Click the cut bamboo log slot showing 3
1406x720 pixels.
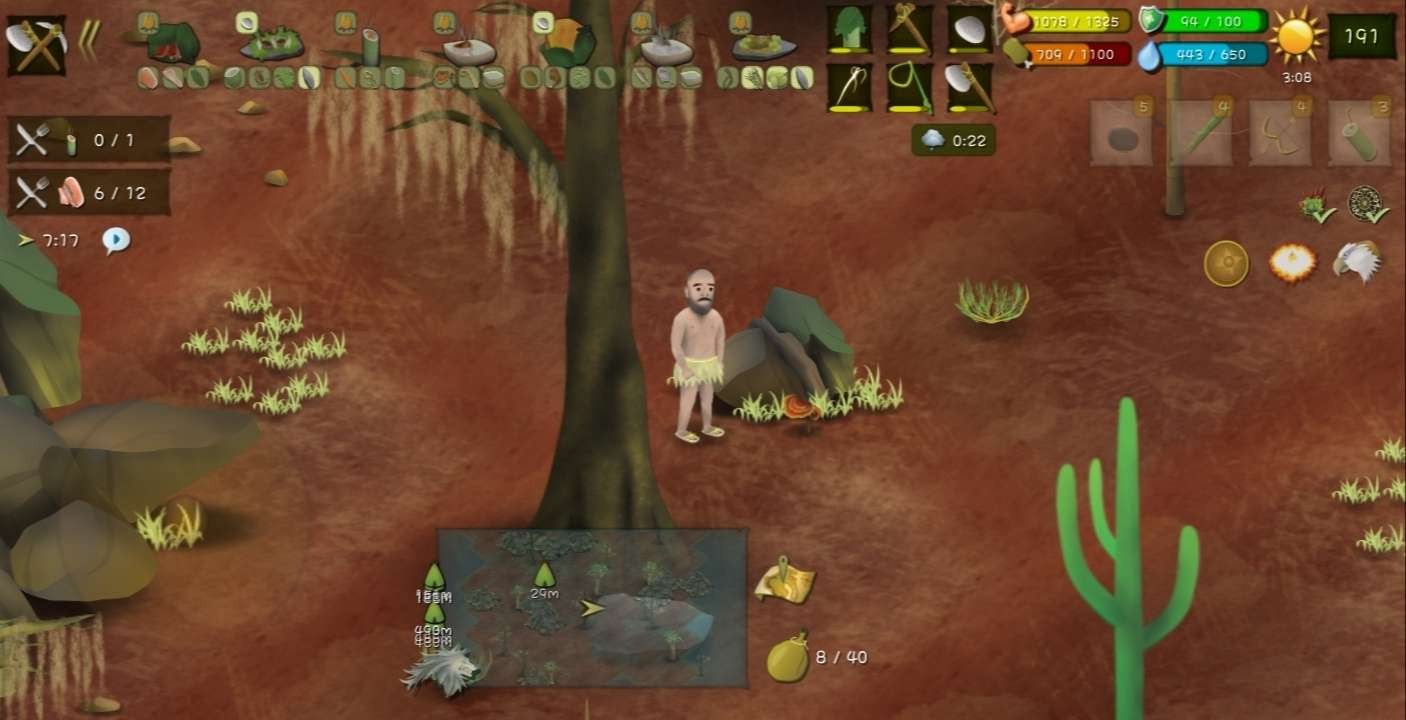1358,134
